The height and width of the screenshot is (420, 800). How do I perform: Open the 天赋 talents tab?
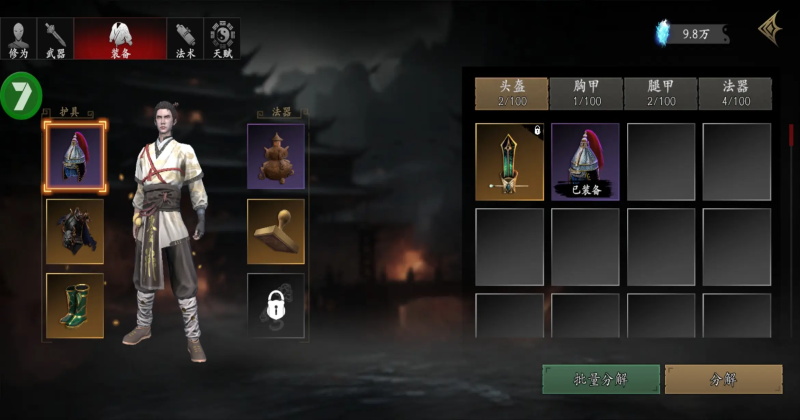(x=222, y=38)
